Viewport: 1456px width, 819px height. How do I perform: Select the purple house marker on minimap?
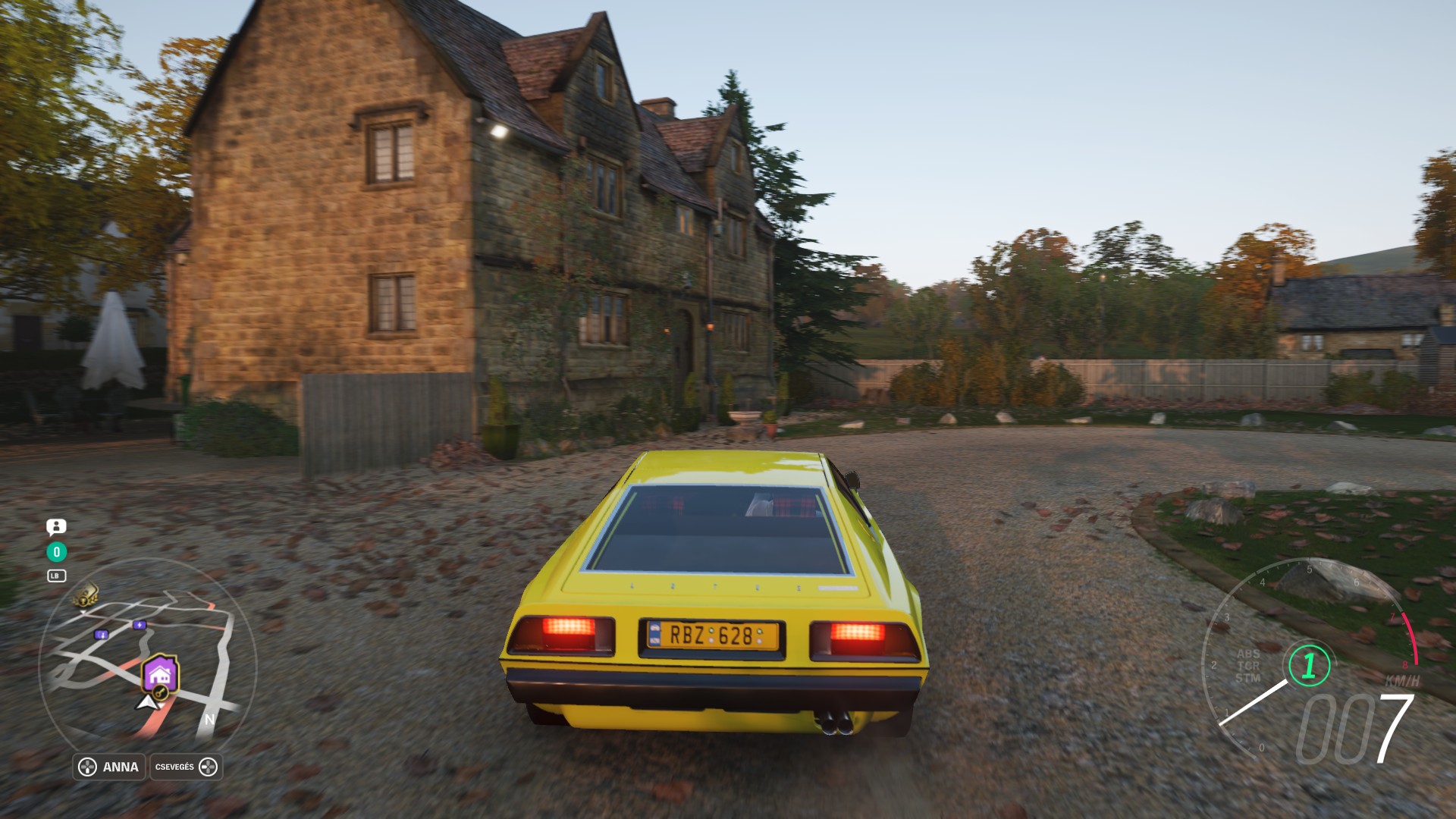point(159,673)
